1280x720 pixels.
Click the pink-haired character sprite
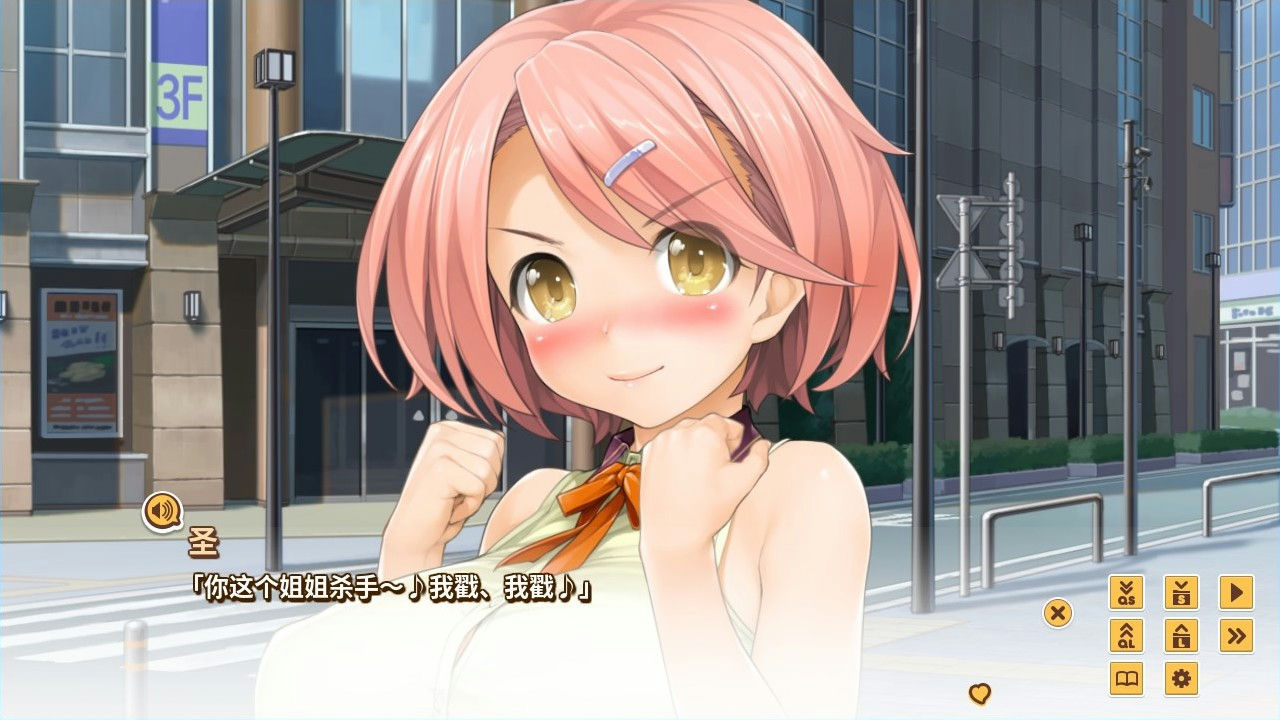(620, 300)
